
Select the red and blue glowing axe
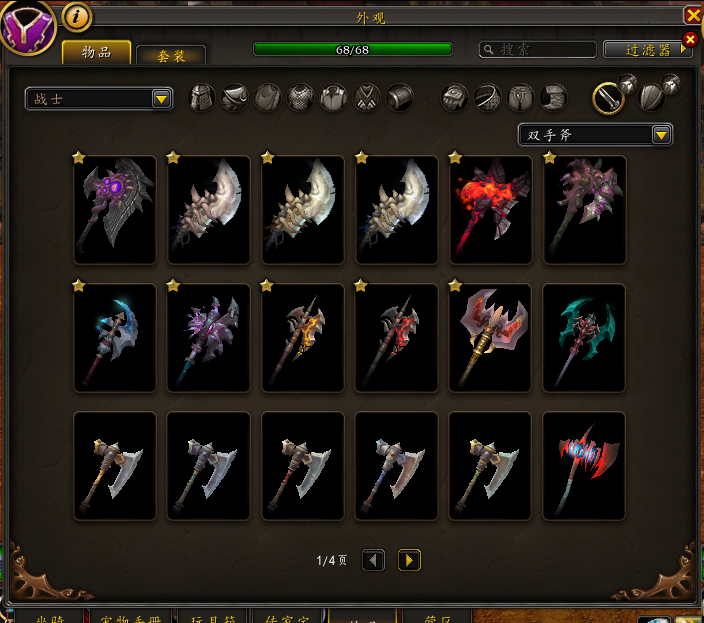(x=585, y=465)
